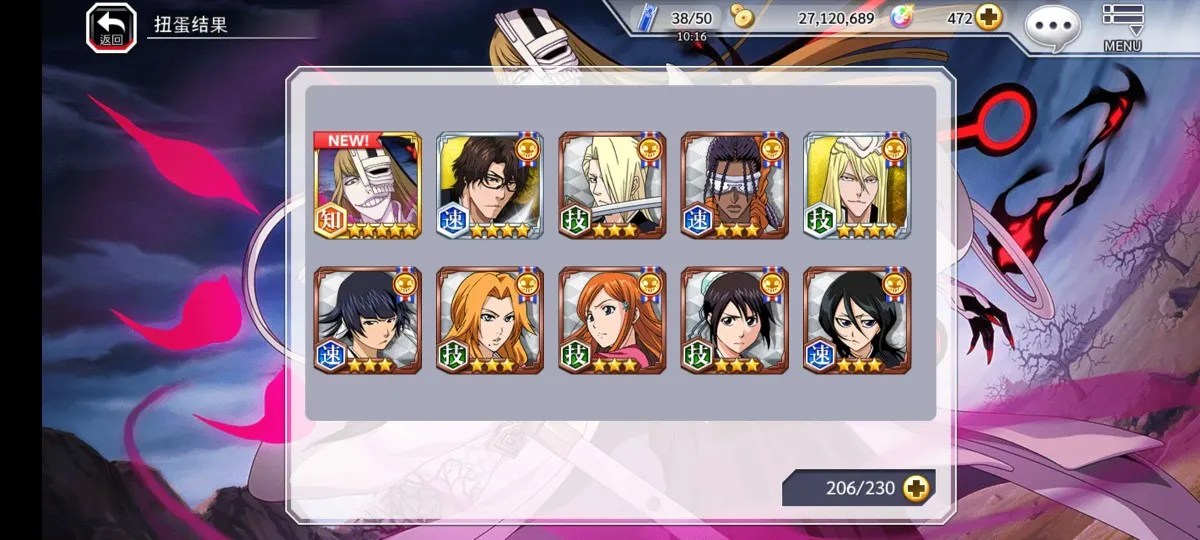Go back with the 返回 return button
This screenshot has height=540, width=1200.
111,26
